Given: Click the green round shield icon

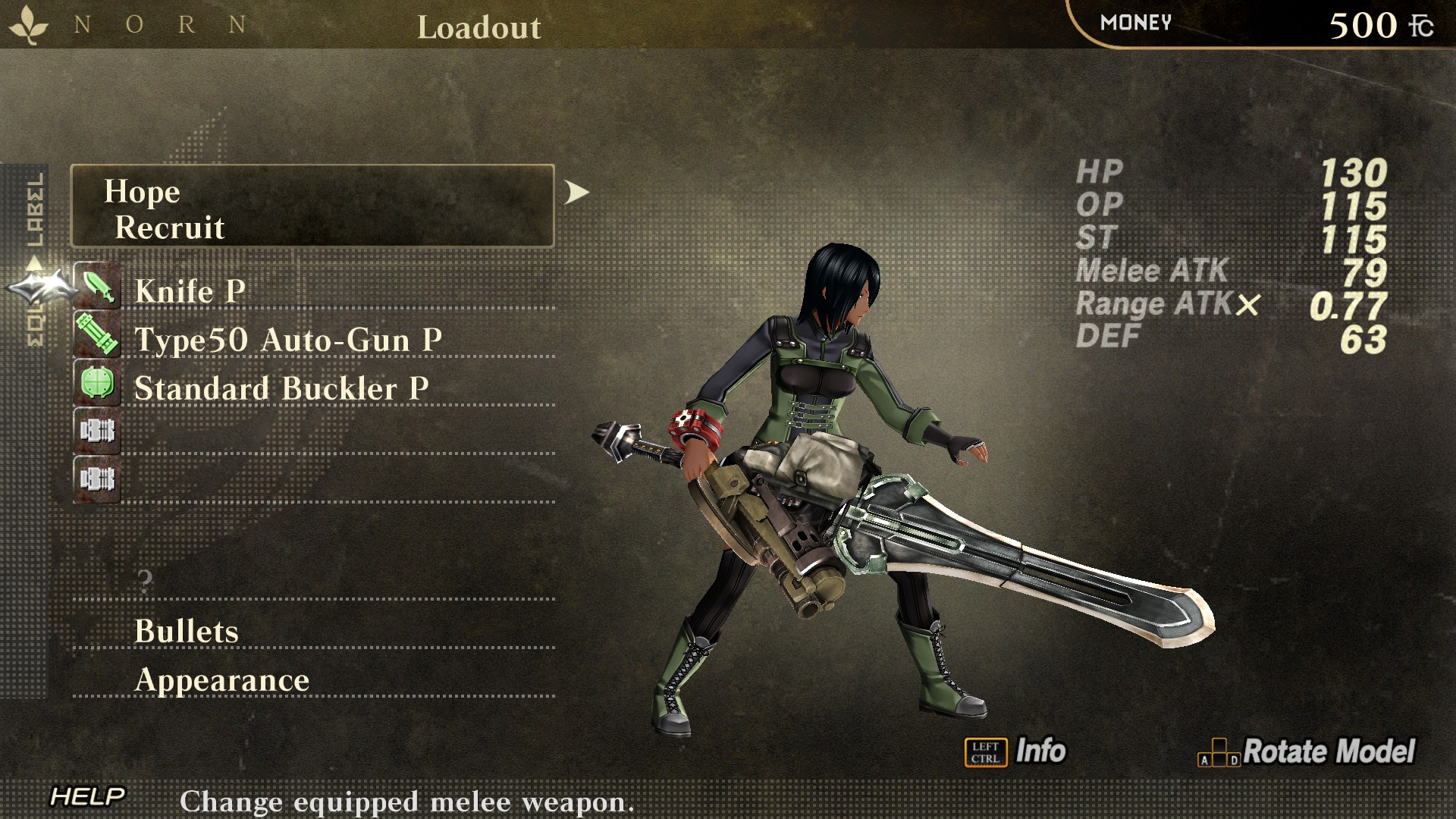Looking at the screenshot, I should pos(97,383).
